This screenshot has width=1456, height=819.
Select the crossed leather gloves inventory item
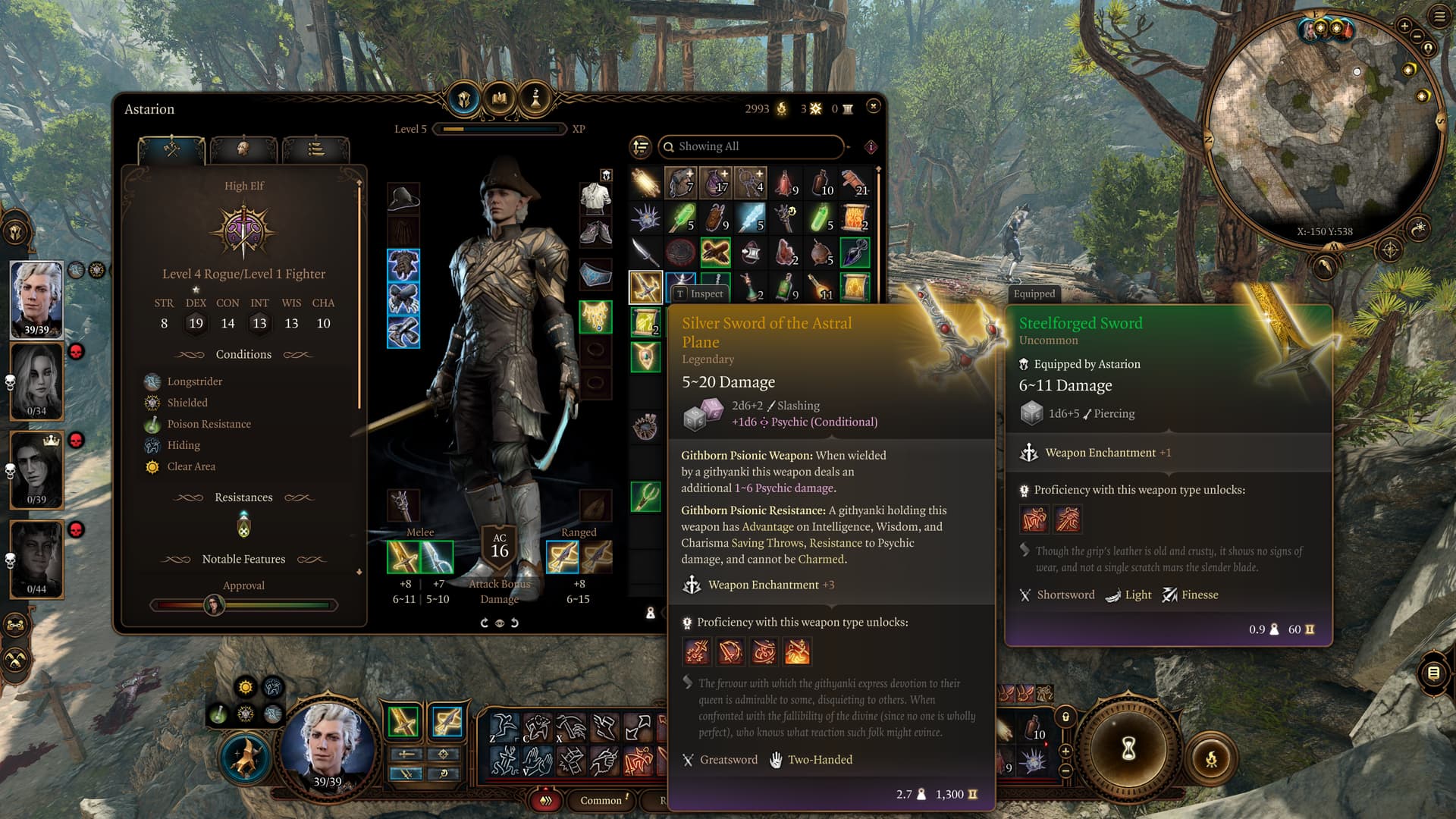coord(715,253)
